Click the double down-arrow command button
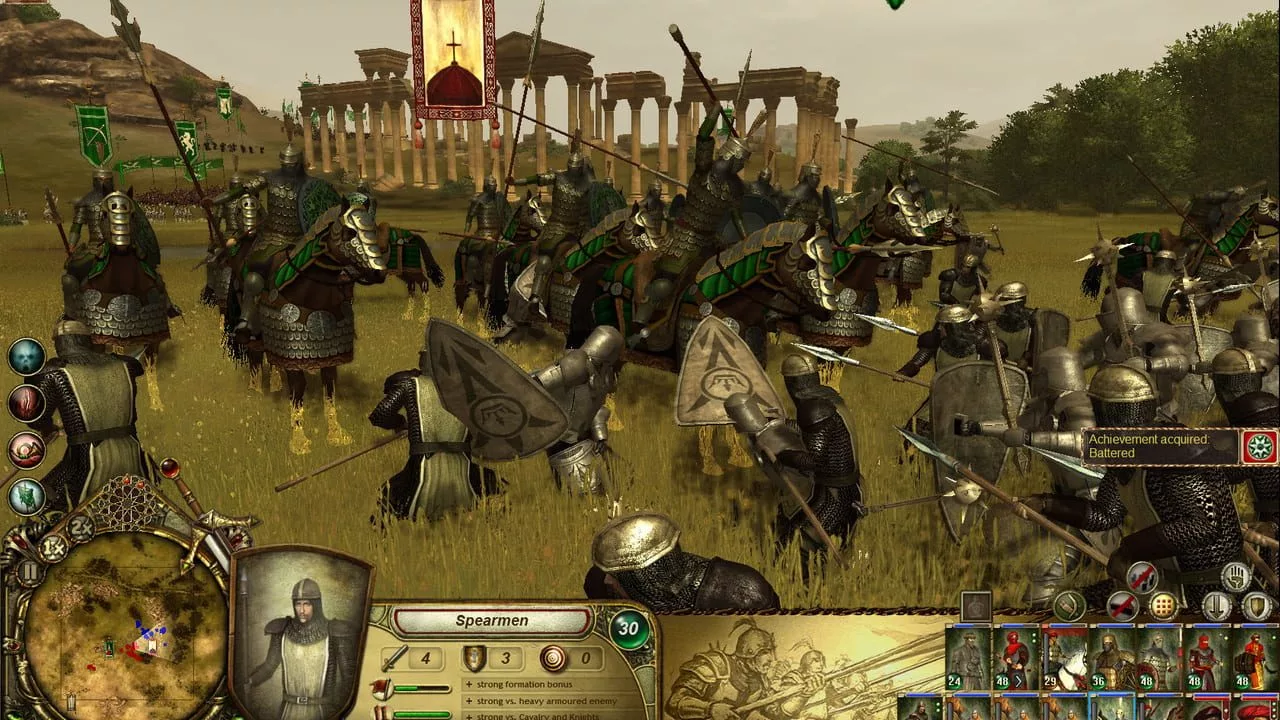 click(1216, 605)
